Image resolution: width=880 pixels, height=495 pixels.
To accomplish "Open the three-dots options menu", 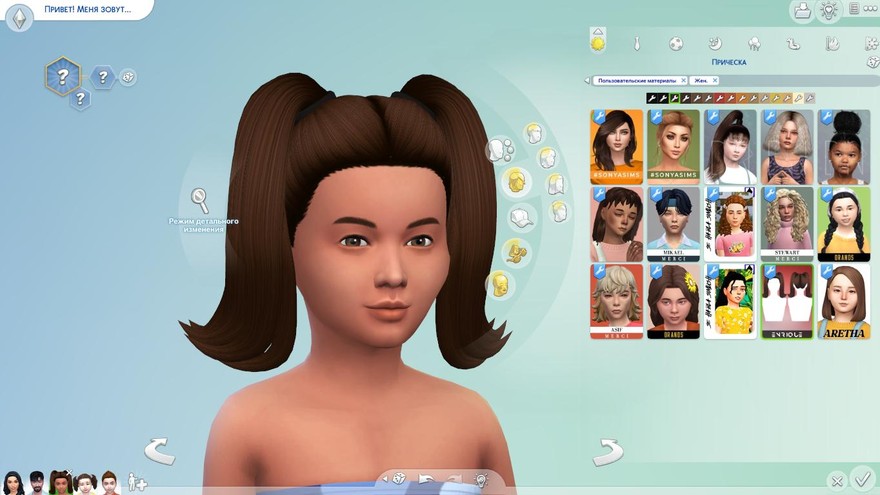I will [854, 9].
